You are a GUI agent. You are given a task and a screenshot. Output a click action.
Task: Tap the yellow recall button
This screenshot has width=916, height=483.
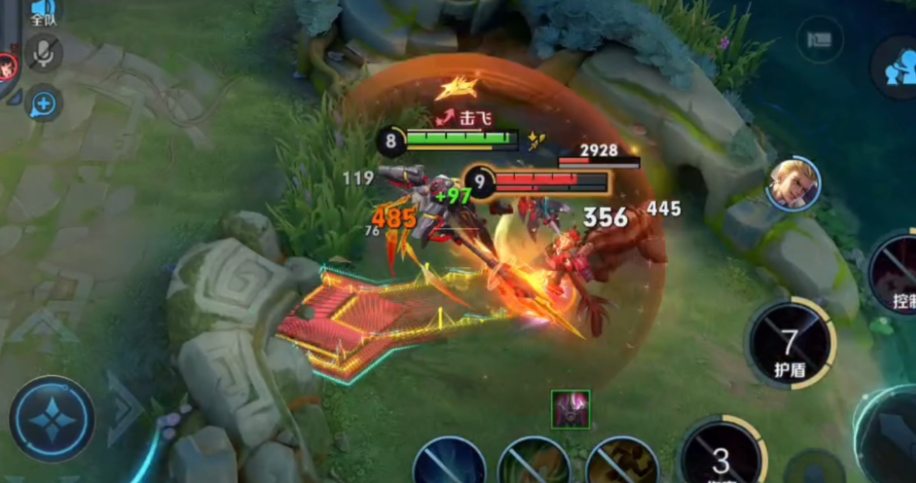point(622,464)
